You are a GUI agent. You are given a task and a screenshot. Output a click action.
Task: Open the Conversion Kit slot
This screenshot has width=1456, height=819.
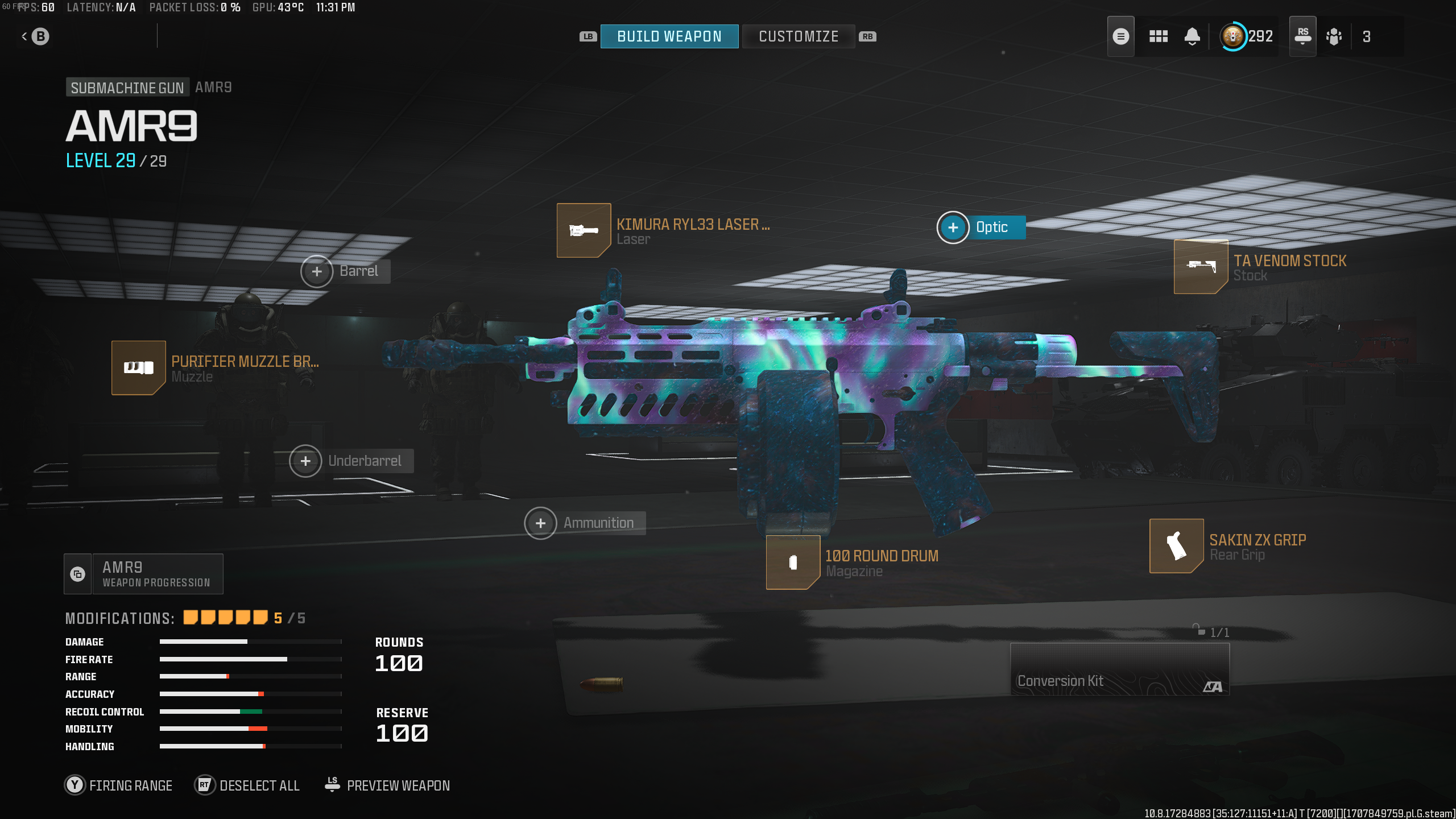point(1119,669)
